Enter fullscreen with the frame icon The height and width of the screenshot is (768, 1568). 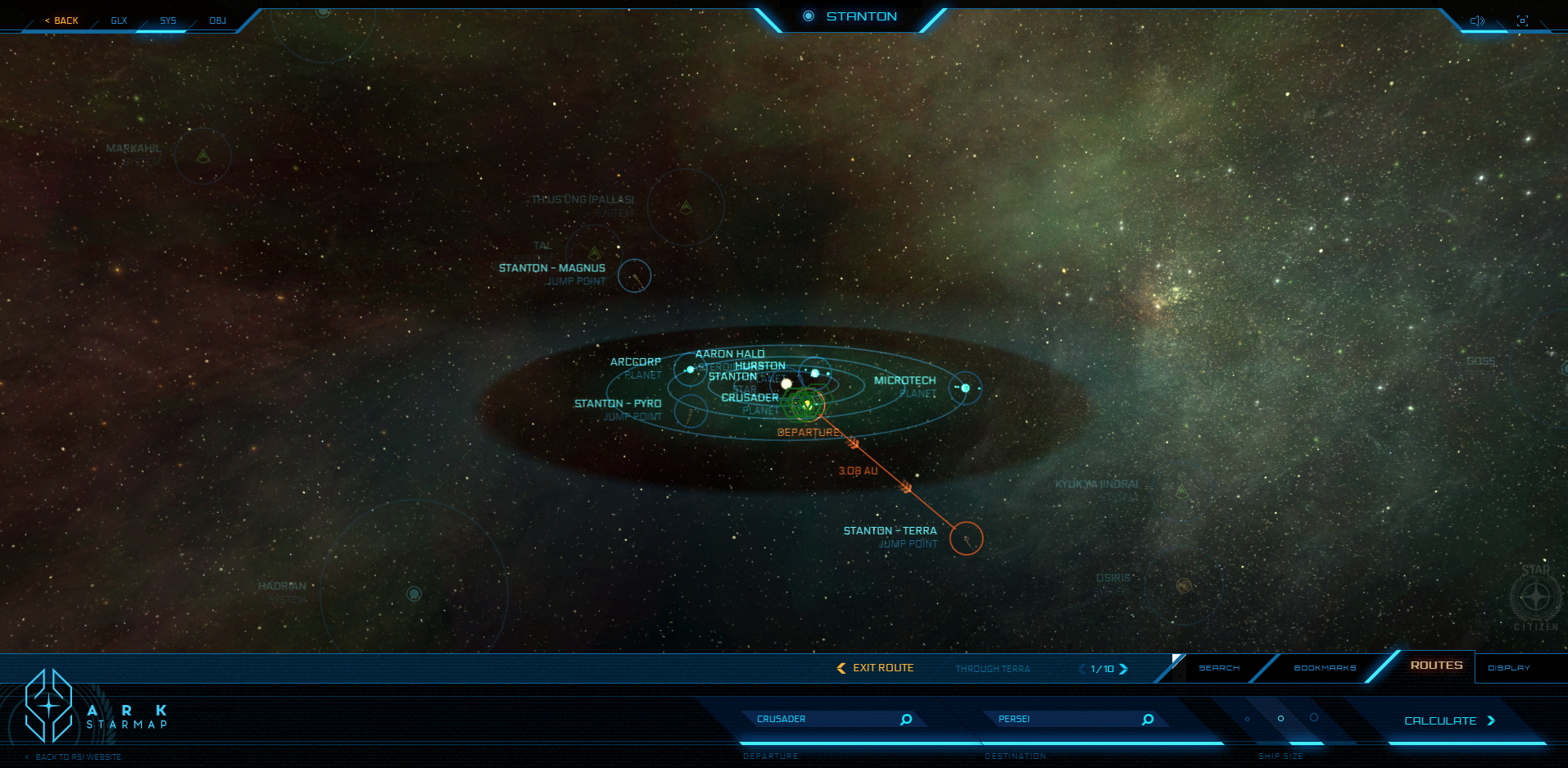[x=1522, y=20]
